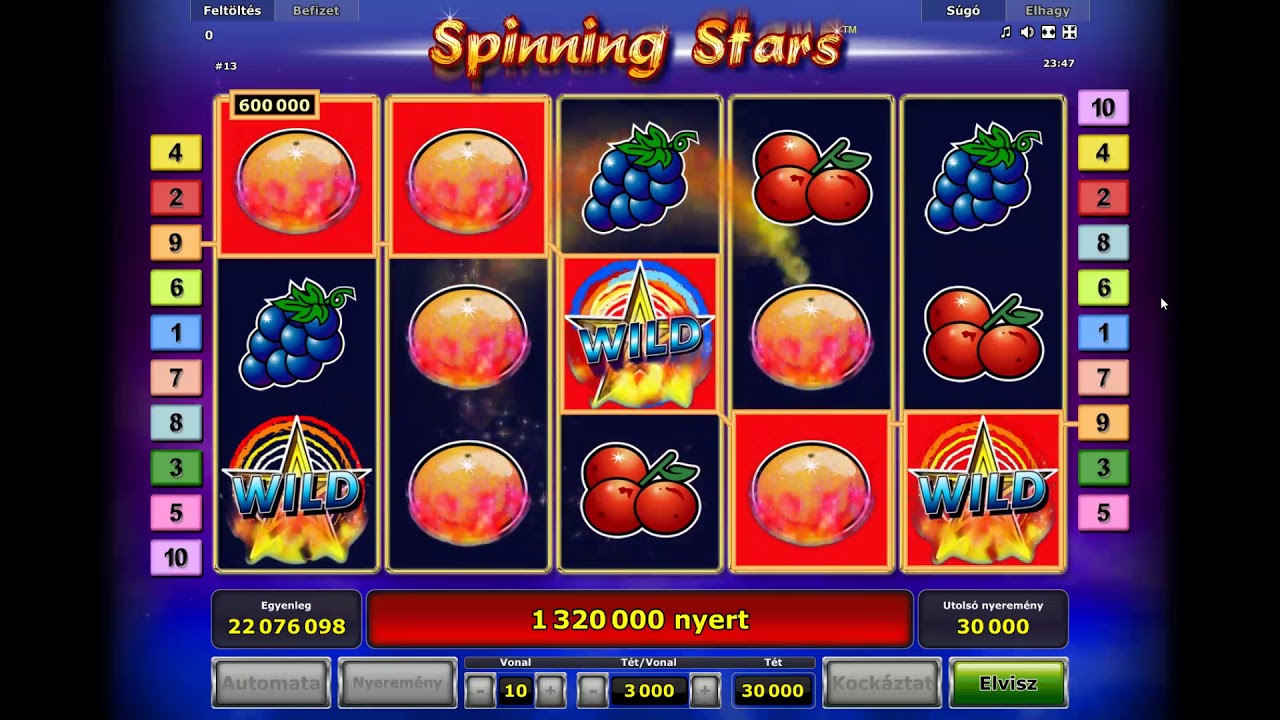Open the Nyeremény paytable button
This screenshot has width=1280, height=720.
click(397, 684)
